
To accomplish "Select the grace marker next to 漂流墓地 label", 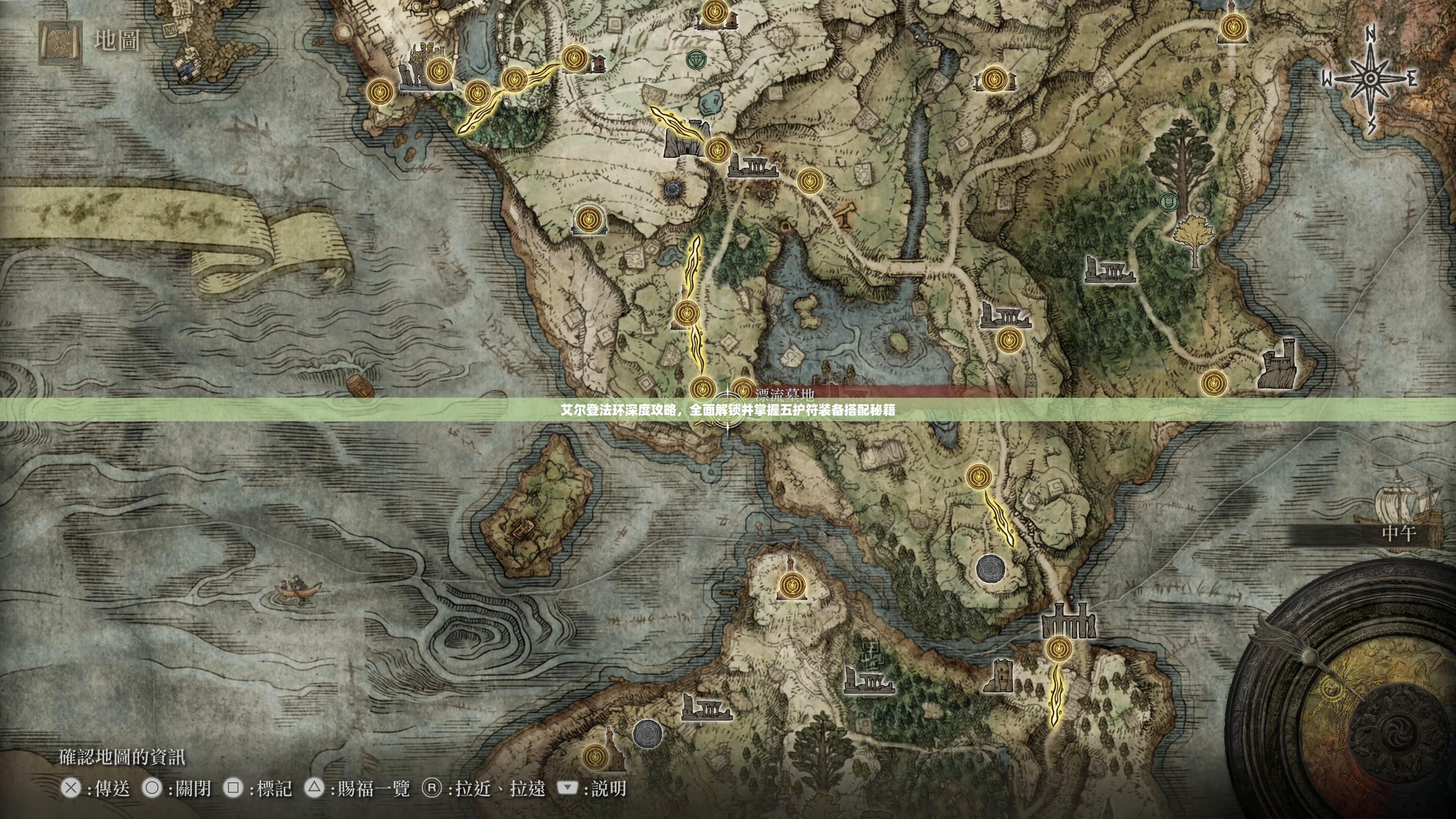I will click(742, 390).
